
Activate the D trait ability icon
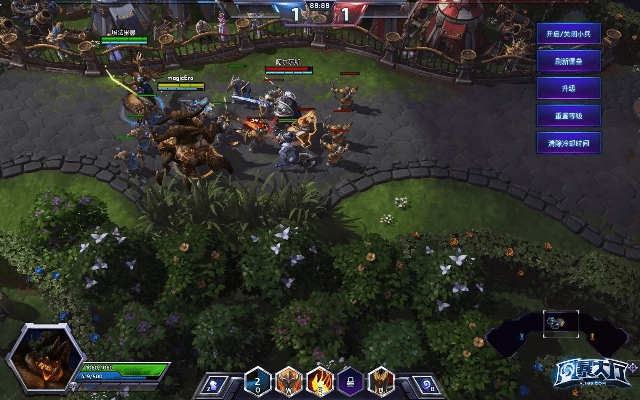pyautogui.click(x=382, y=381)
